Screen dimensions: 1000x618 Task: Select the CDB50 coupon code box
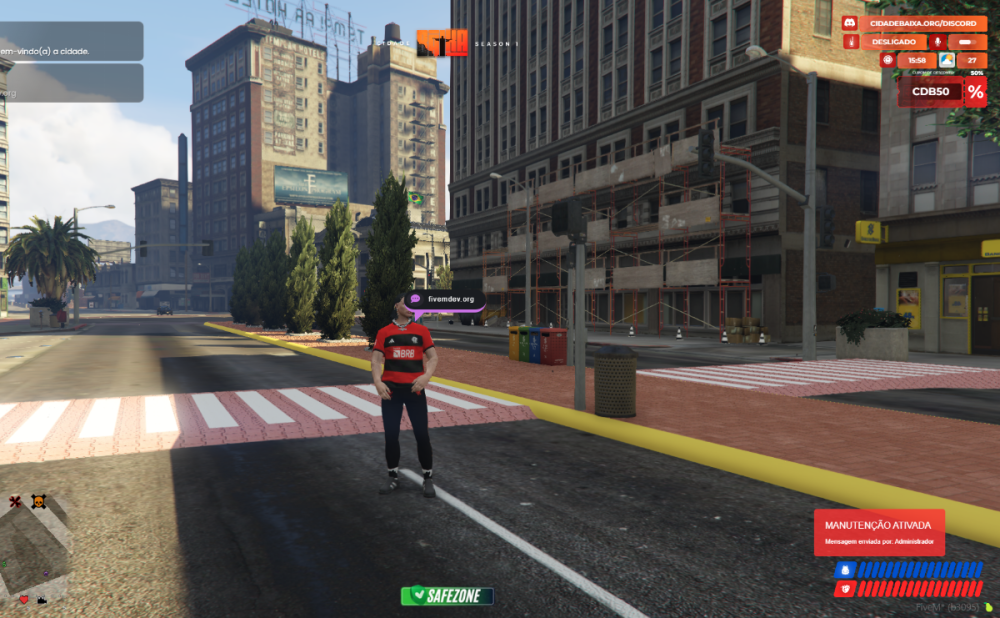tap(930, 93)
